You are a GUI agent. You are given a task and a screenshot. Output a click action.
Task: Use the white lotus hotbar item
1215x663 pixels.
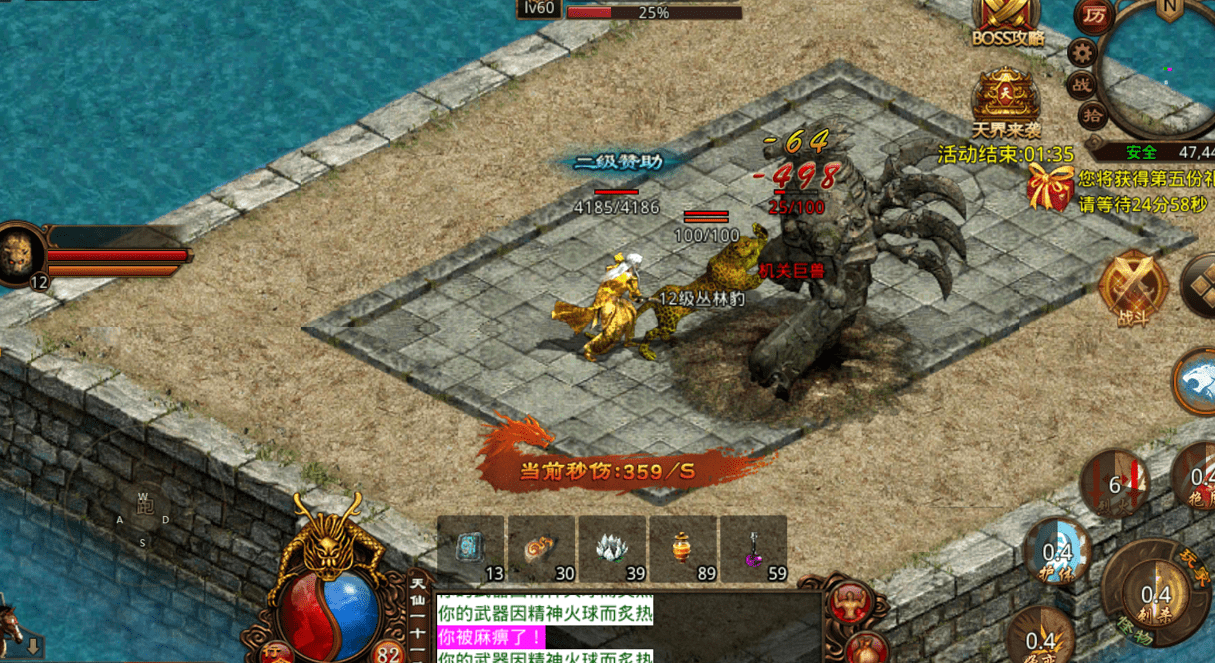(612, 548)
